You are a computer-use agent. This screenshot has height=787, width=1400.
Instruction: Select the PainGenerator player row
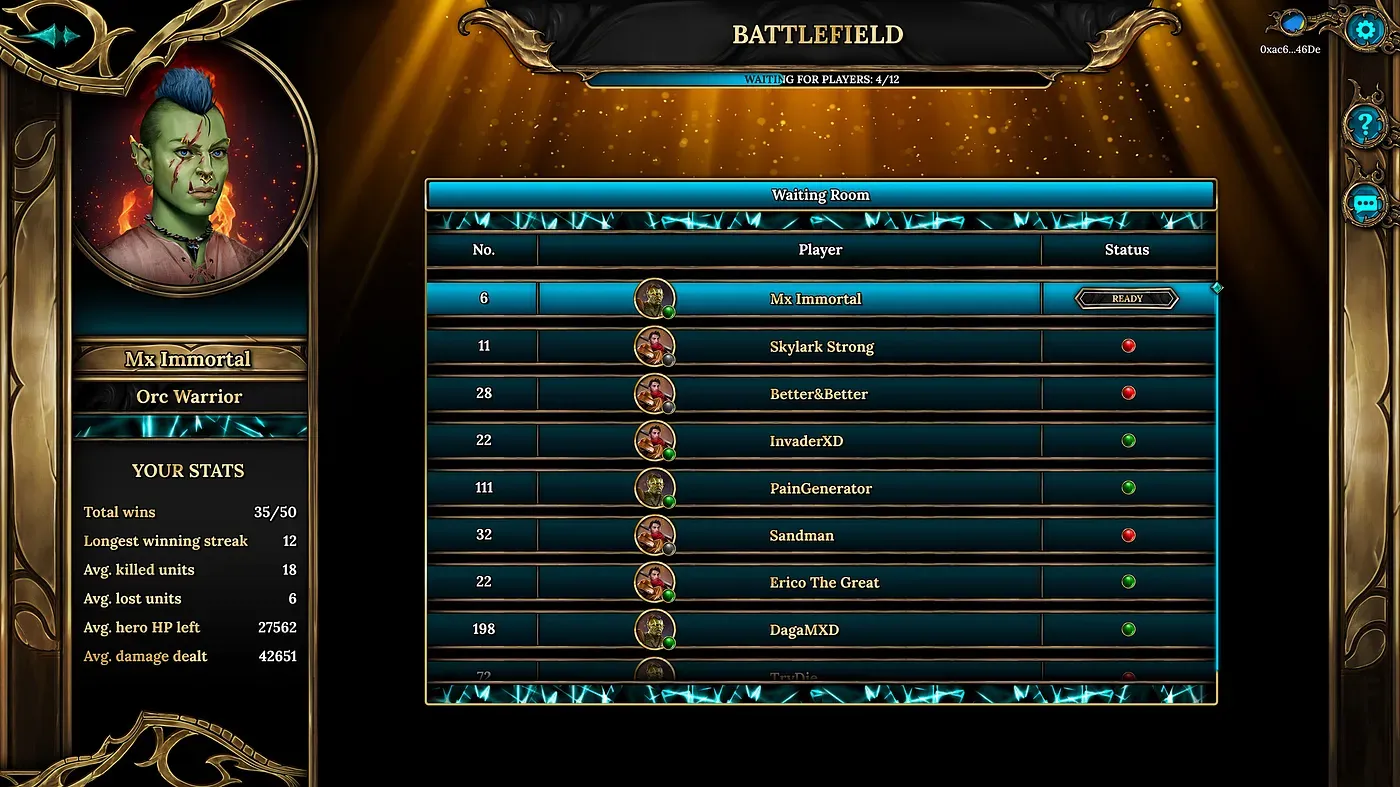pos(820,488)
